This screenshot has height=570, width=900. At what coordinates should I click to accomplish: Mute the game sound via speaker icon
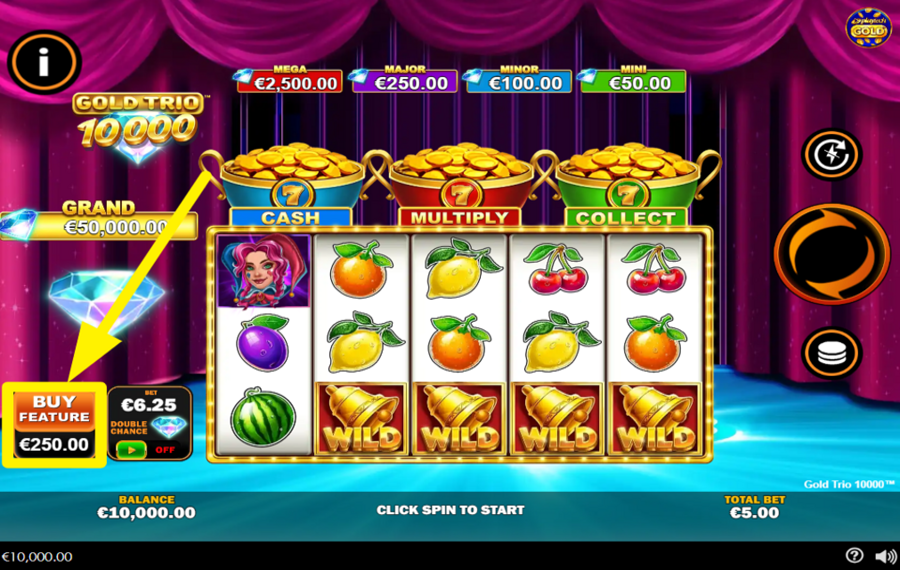[x=885, y=556]
